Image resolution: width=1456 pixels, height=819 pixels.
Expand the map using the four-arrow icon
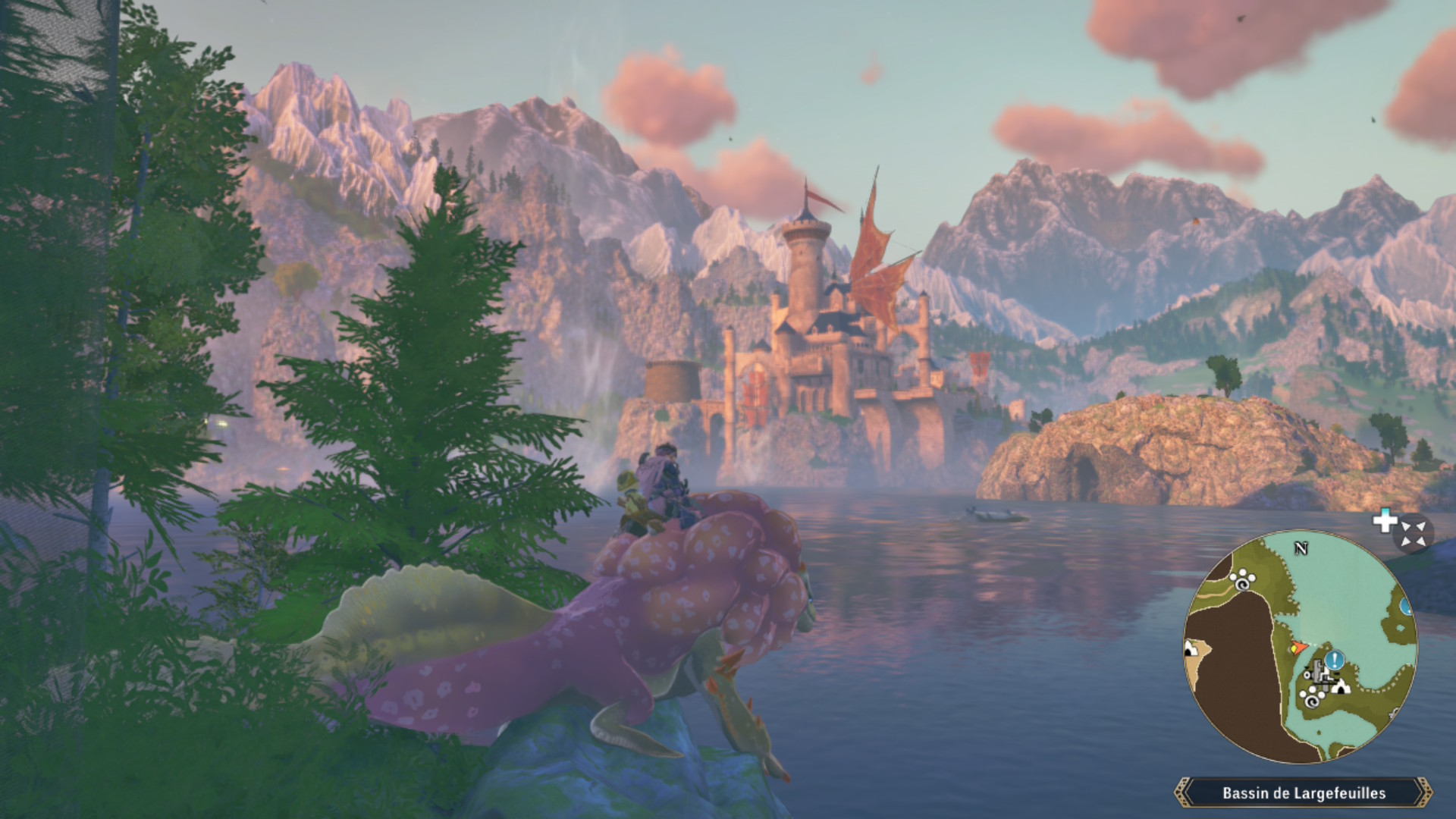coord(1413,533)
